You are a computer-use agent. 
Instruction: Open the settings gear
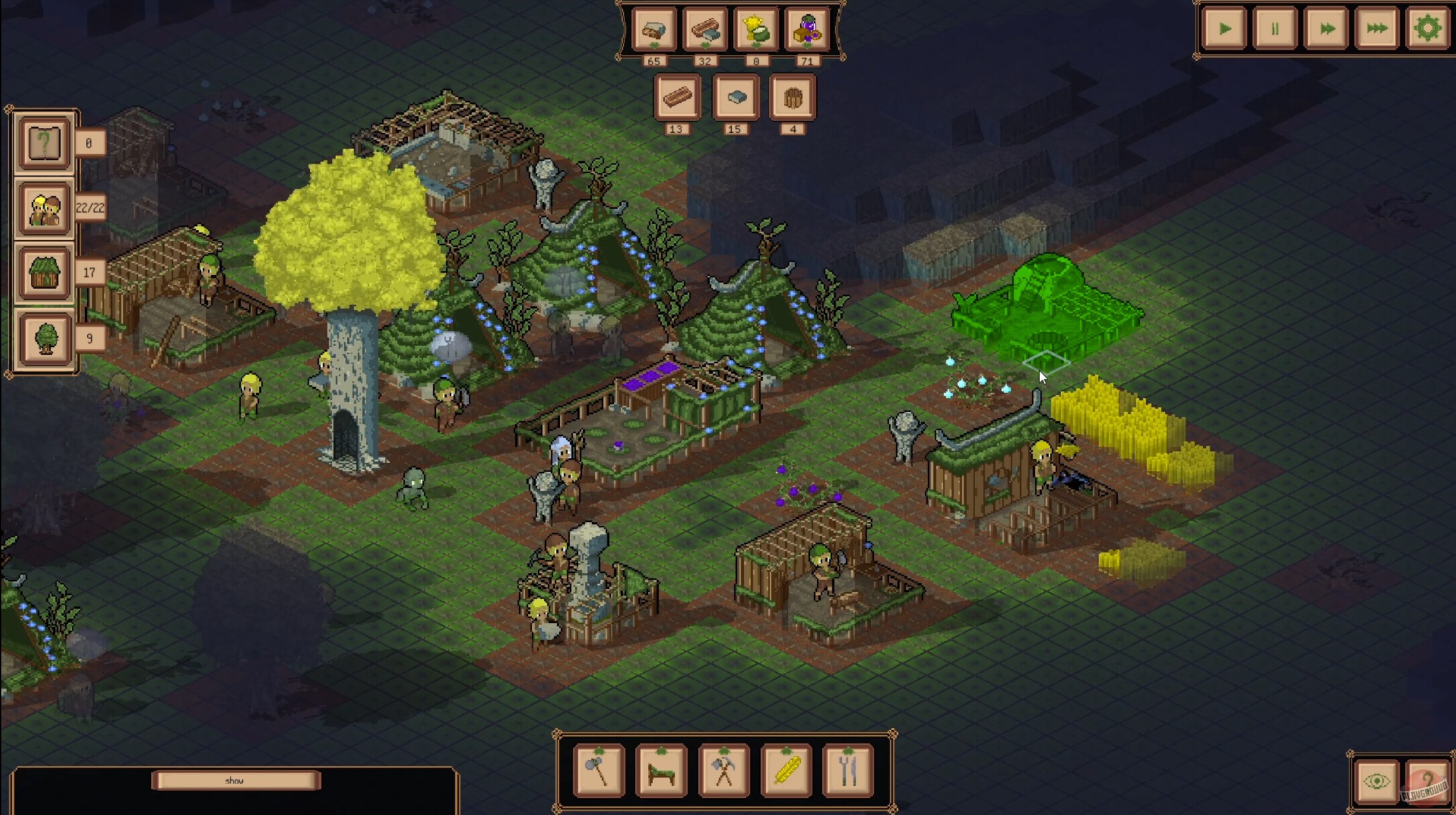1426,28
